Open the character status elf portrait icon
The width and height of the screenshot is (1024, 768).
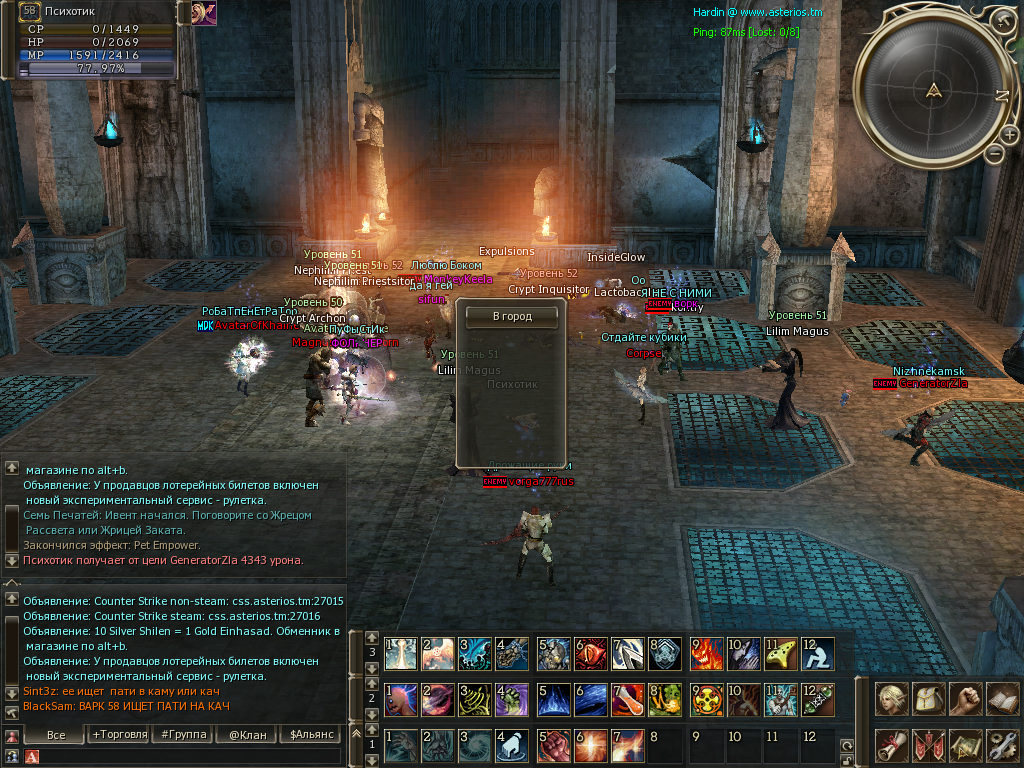click(x=891, y=699)
